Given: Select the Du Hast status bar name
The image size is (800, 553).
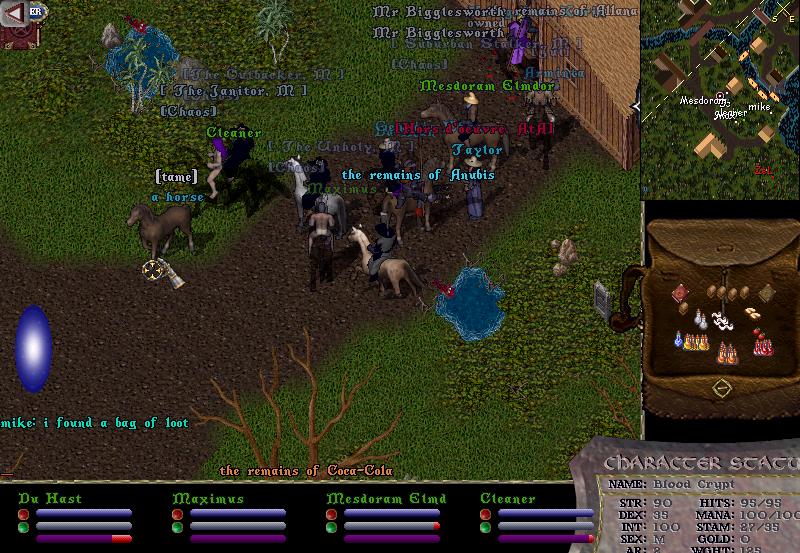Looking at the screenshot, I should pos(49,498).
